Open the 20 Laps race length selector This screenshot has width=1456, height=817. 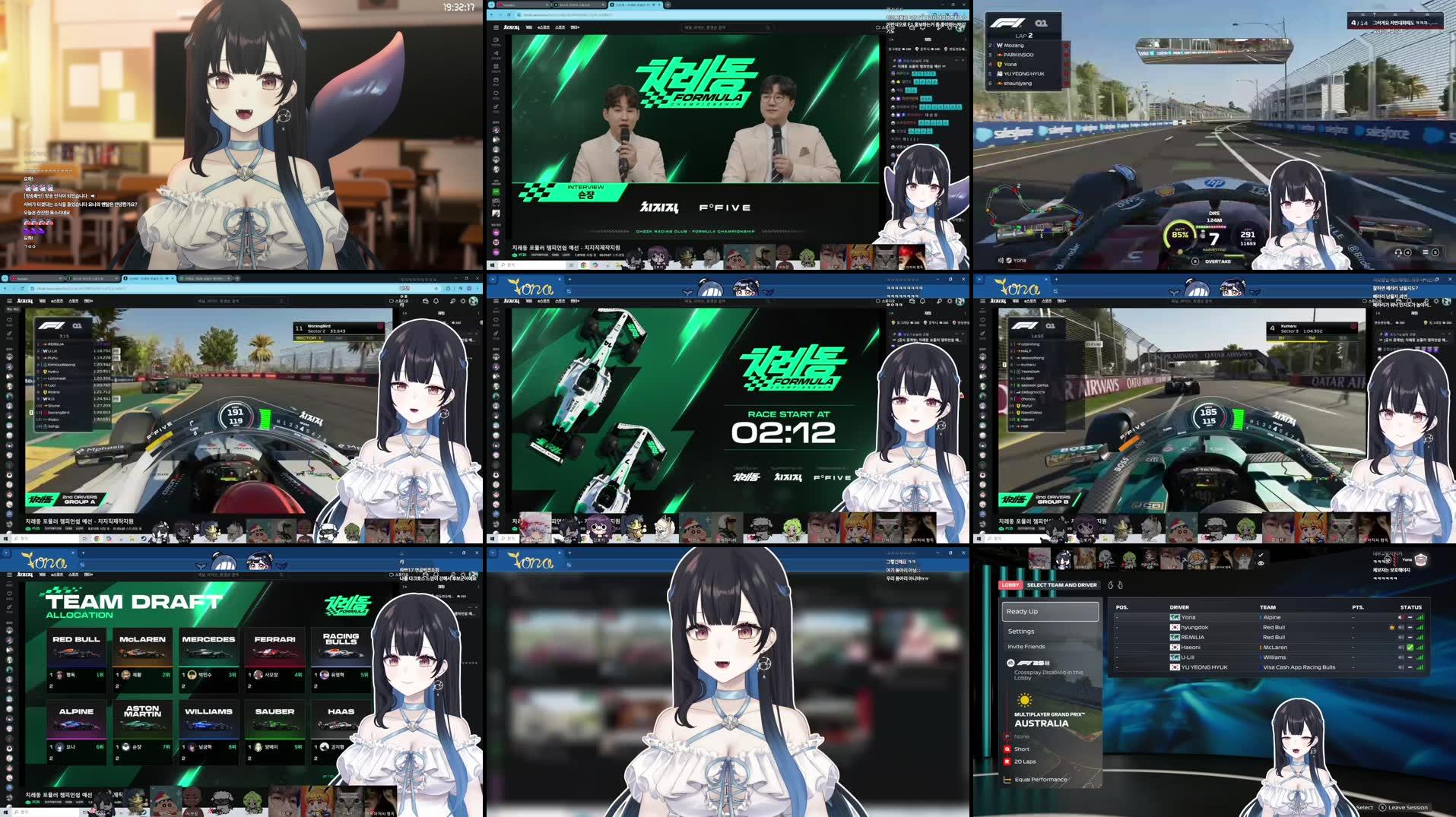click(x=1025, y=762)
